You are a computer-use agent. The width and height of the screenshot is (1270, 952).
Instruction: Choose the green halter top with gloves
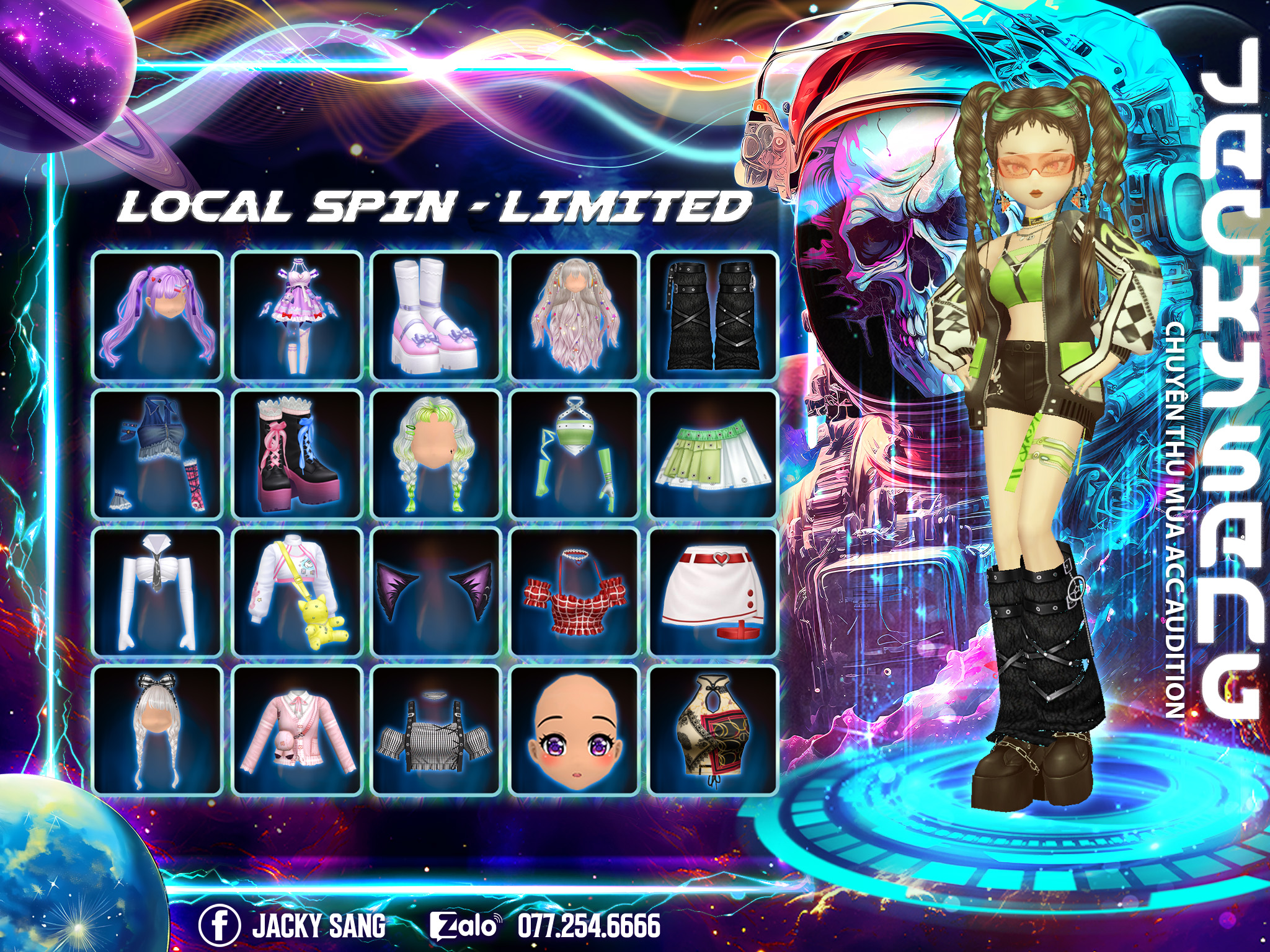click(574, 454)
